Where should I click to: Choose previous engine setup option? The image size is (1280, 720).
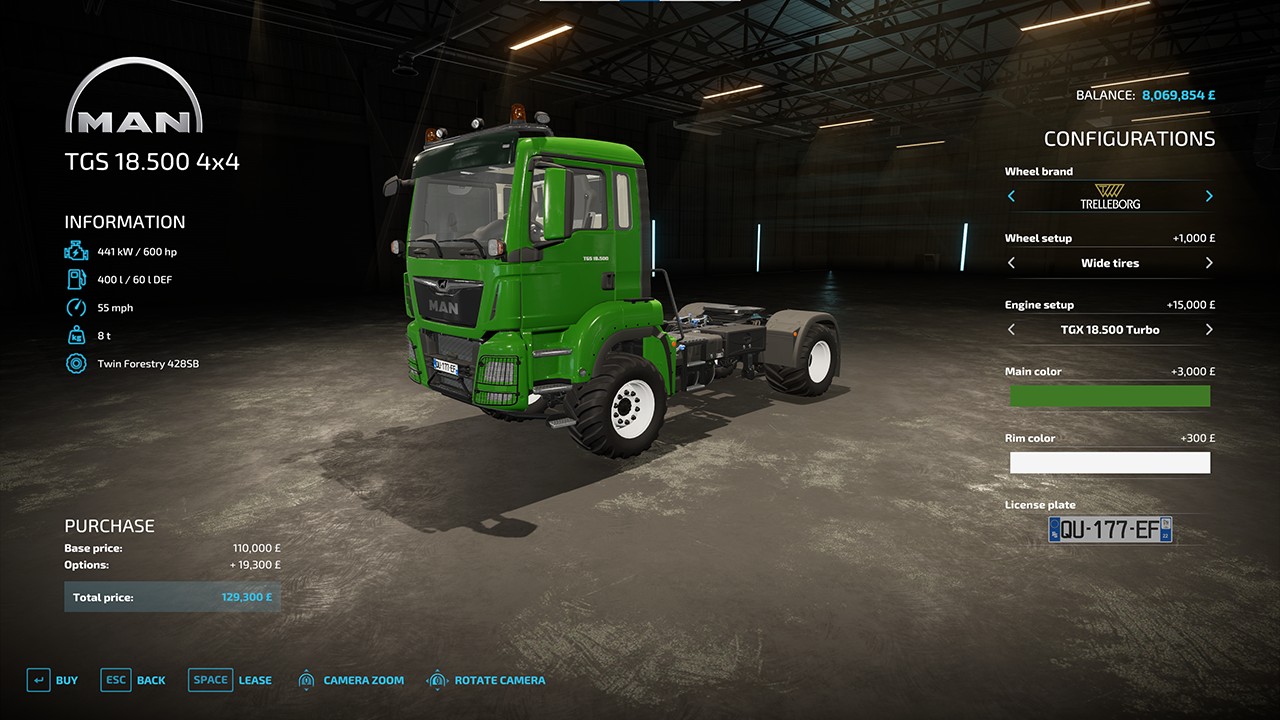click(1011, 329)
